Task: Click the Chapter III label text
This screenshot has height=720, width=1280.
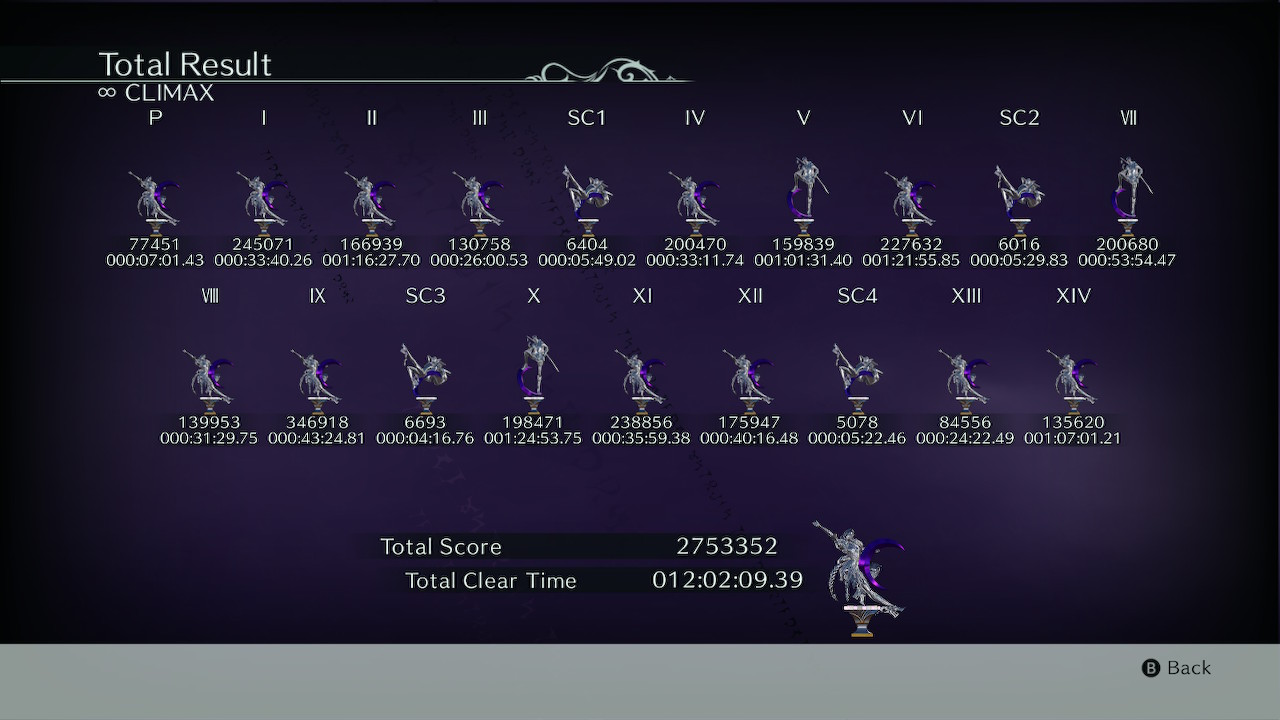Action: [479, 117]
